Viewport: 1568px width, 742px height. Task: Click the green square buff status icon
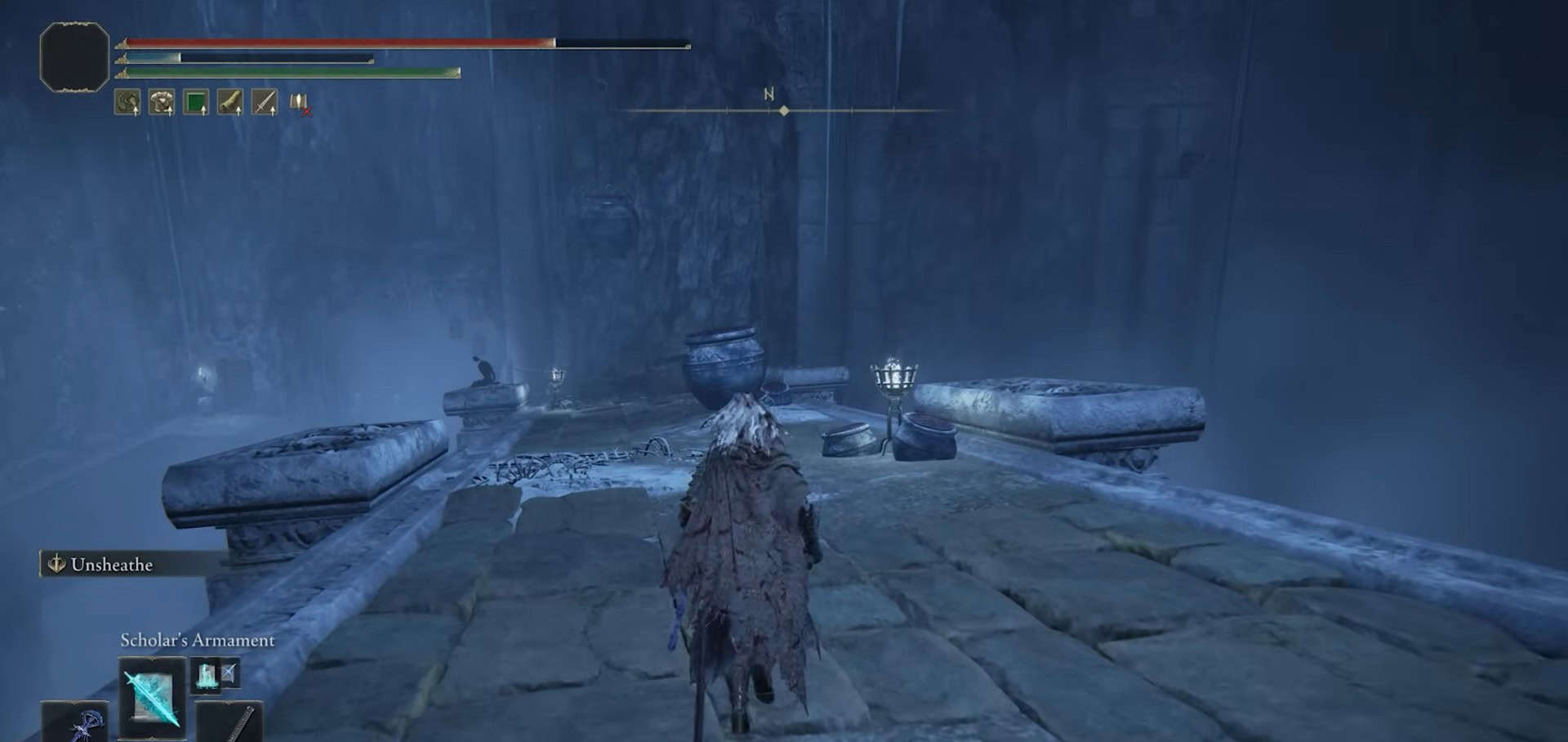coord(196,103)
